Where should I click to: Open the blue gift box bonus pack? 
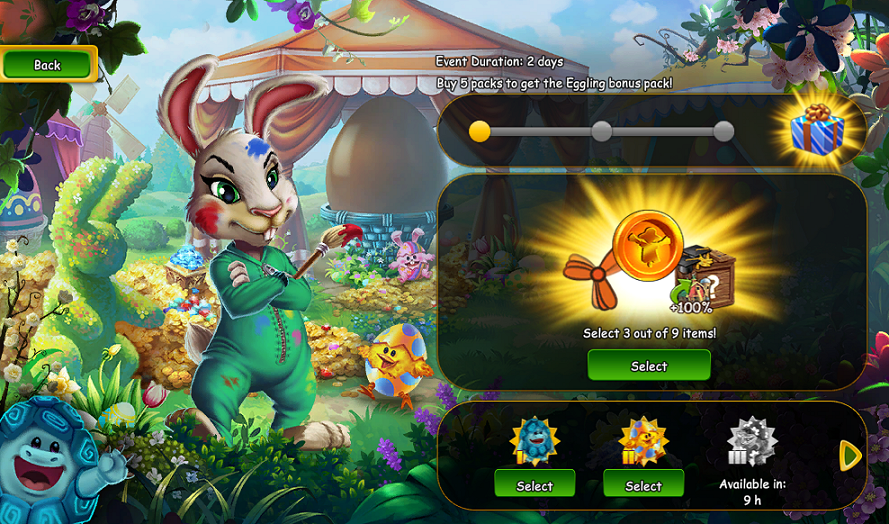[x=817, y=131]
